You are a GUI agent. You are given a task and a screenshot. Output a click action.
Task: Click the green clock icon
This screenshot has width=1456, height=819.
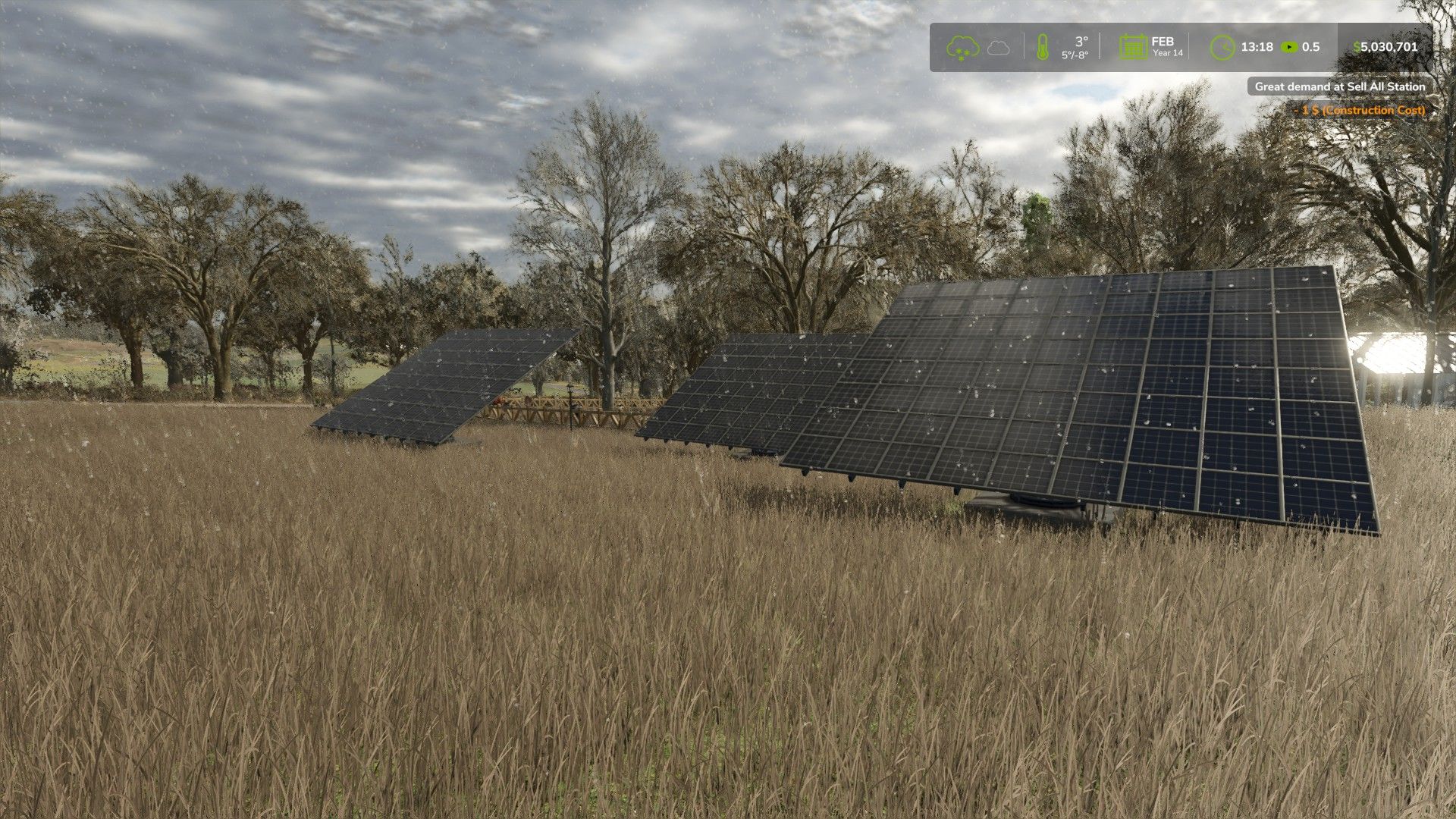tap(1222, 47)
